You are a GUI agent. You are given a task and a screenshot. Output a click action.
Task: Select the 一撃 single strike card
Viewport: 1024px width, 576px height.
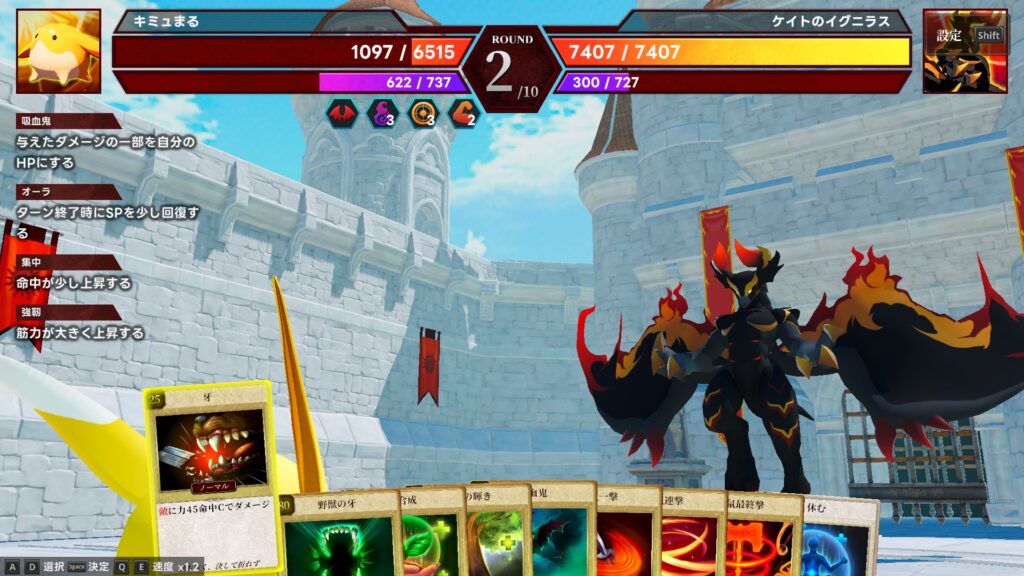(x=627, y=535)
